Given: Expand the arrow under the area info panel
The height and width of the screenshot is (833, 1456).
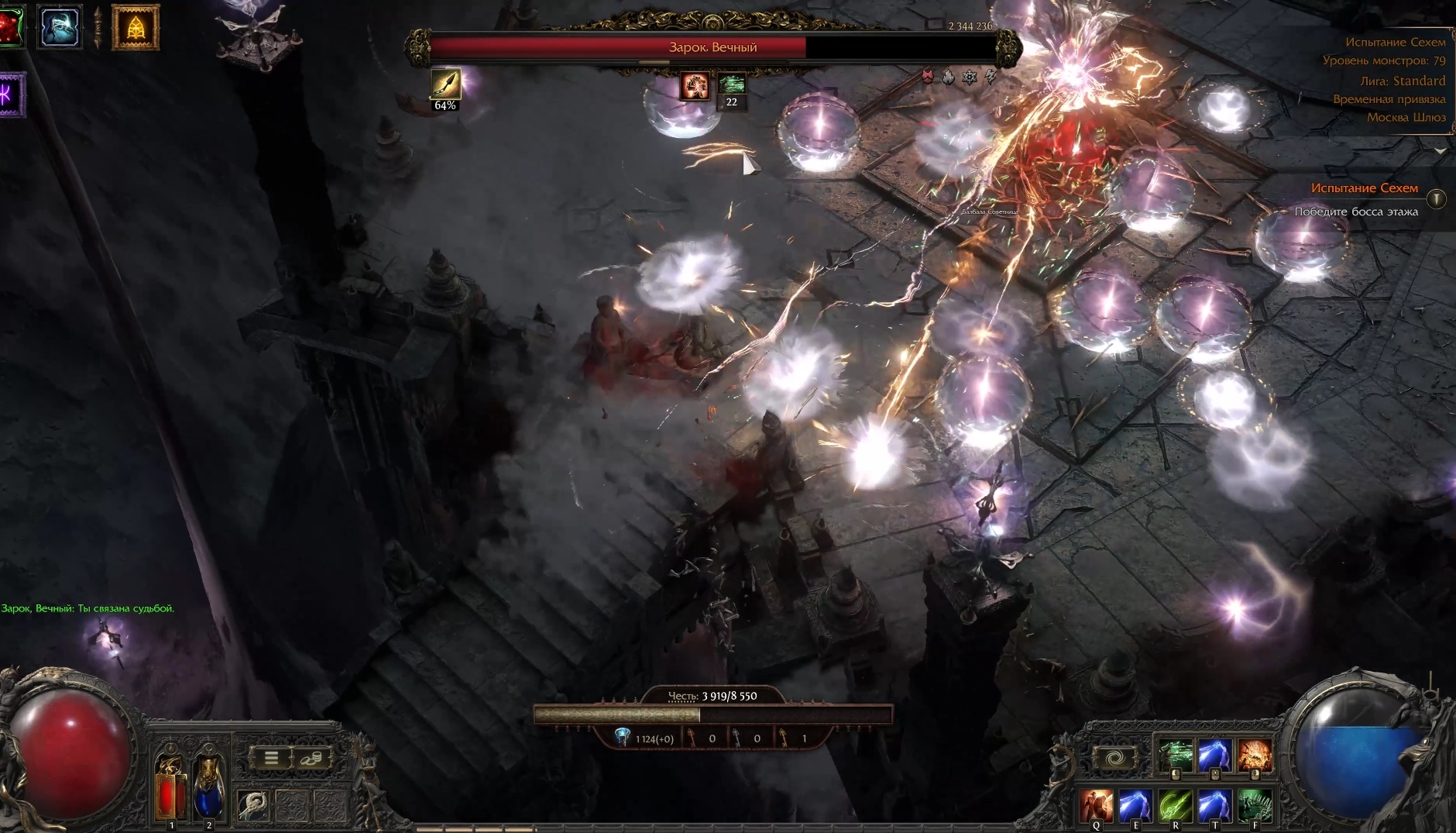Looking at the screenshot, I should (1440, 151).
